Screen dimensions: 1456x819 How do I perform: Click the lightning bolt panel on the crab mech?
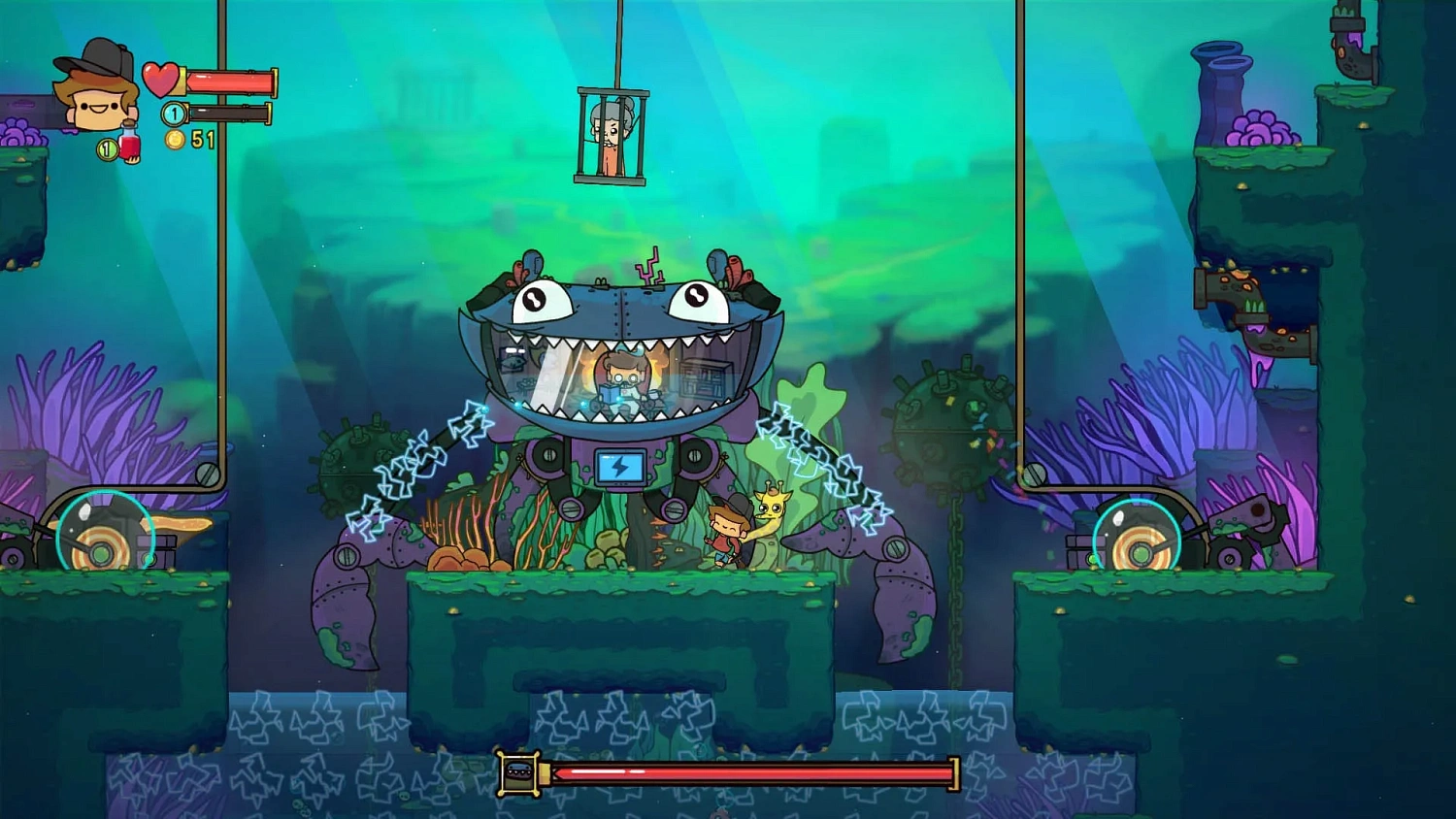tap(620, 469)
